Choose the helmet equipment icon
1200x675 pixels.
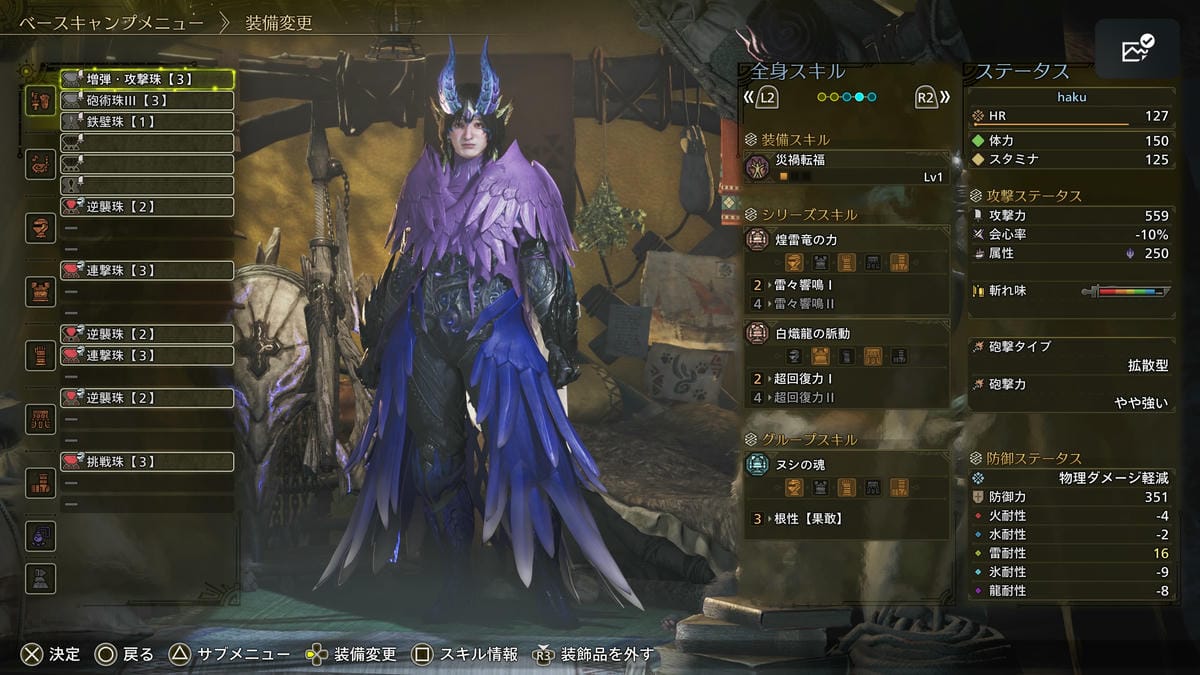click(41, 228)
